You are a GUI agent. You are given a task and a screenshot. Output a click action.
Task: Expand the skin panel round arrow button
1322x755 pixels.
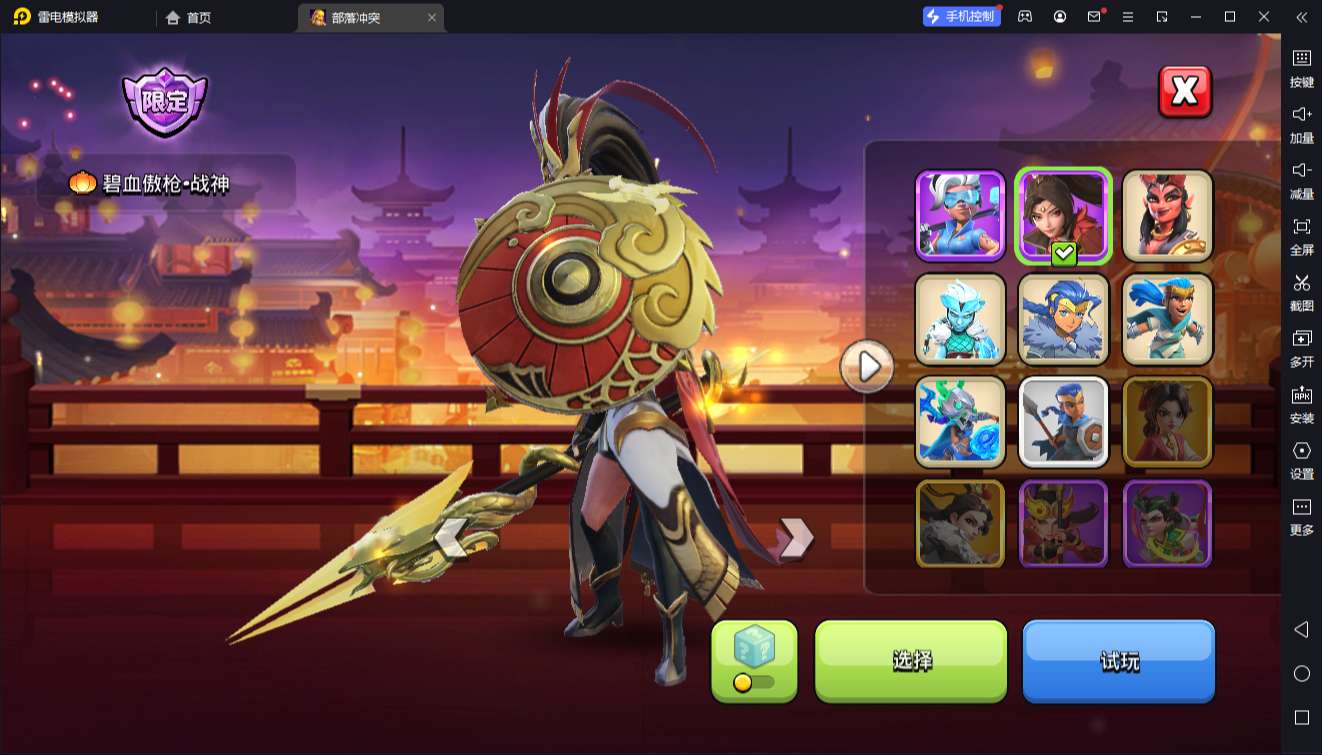pyautogui.click(x=867, y=367)
